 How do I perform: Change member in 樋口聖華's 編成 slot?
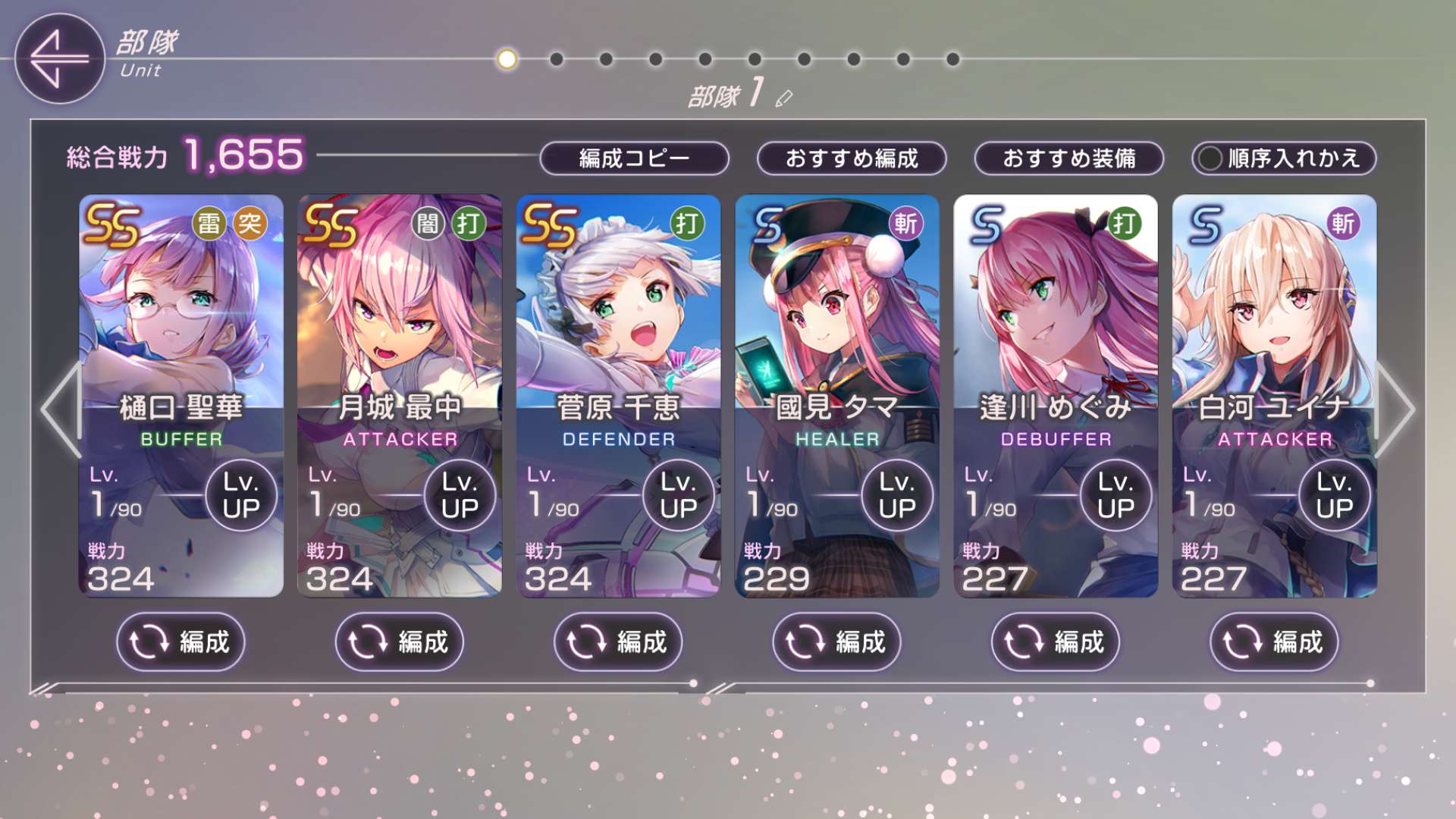click(180, 642)
